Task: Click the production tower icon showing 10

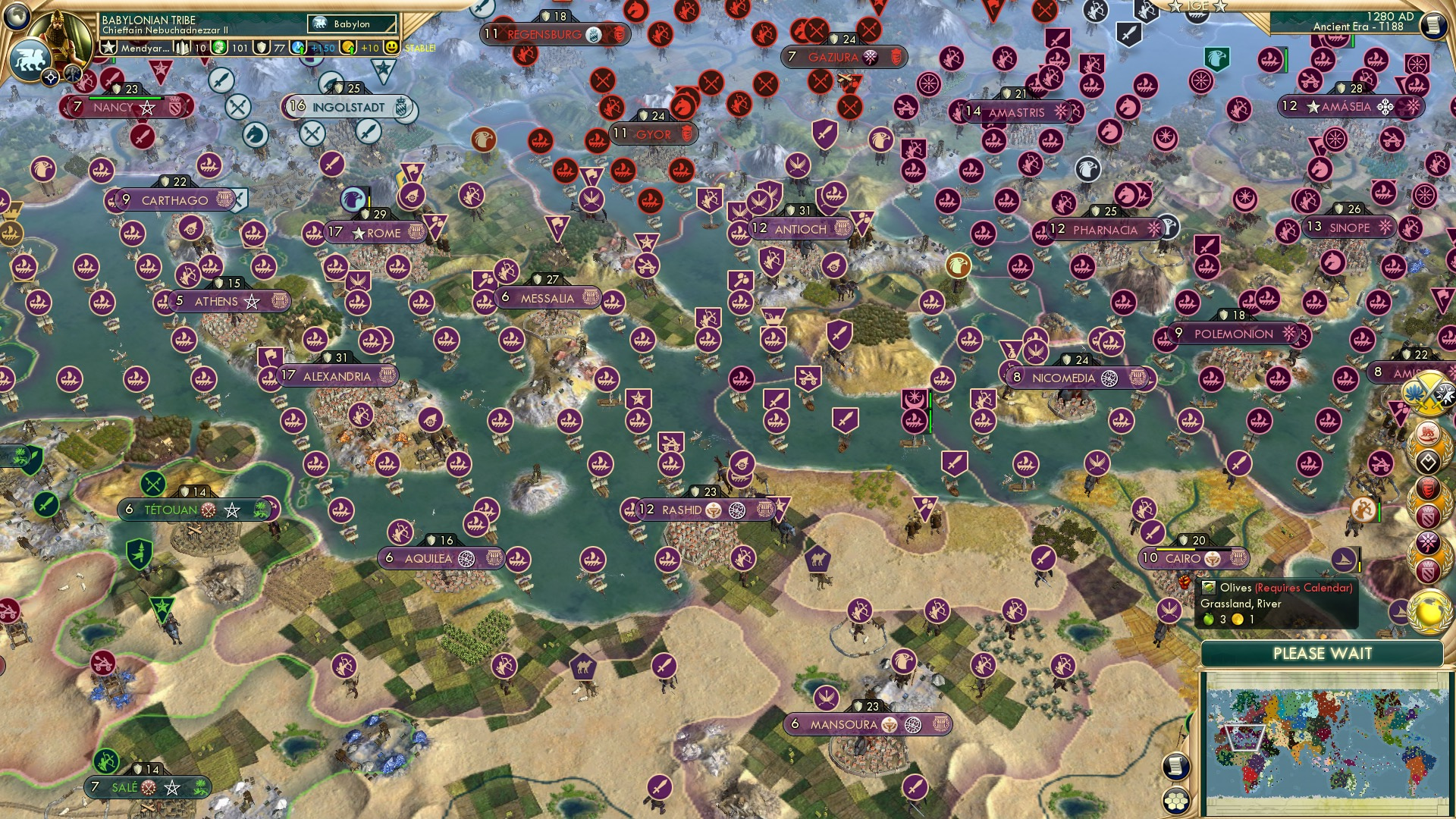Action: coord(182,48)
